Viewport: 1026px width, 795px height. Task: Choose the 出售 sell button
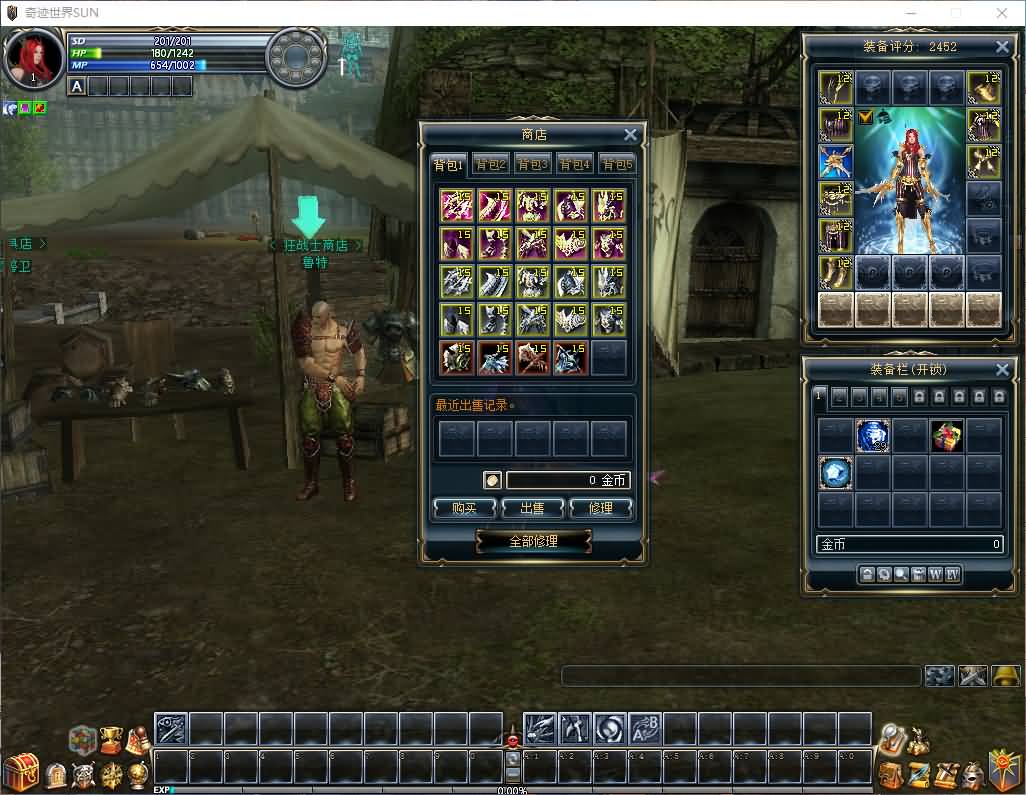click(532, 508)
